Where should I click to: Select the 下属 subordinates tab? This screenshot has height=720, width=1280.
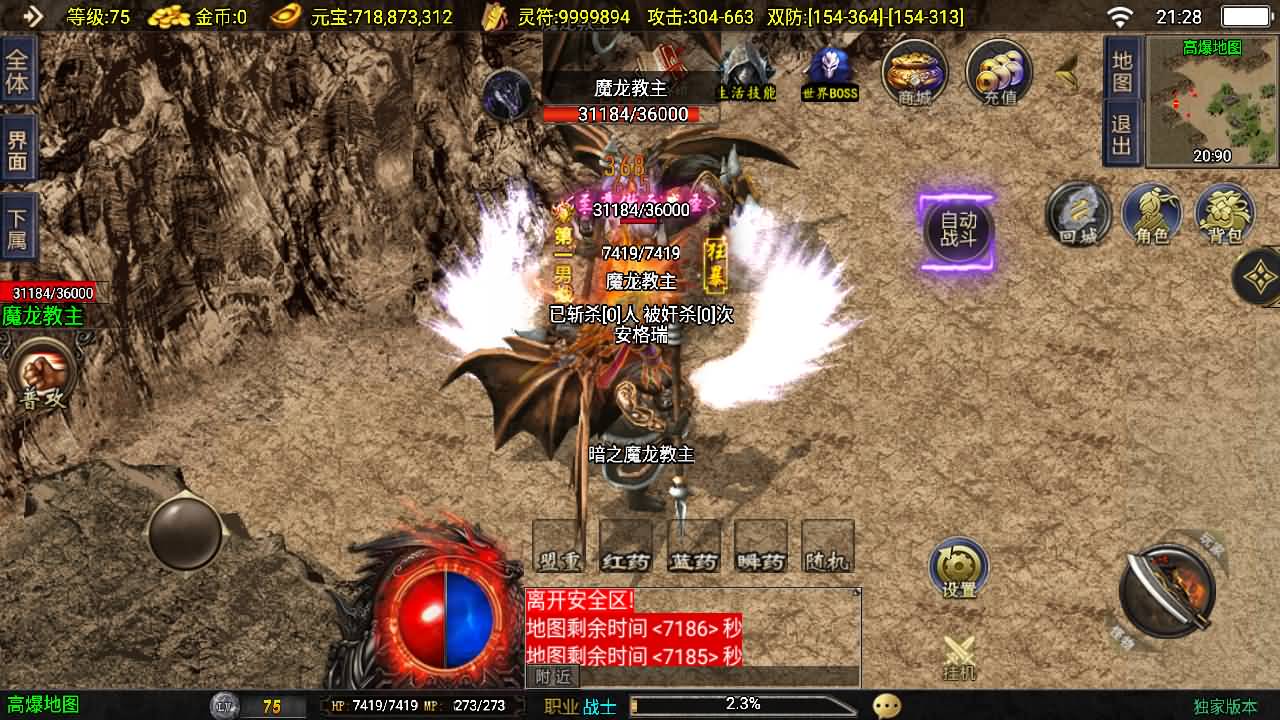pyautogui.click(x=18, y=230)
